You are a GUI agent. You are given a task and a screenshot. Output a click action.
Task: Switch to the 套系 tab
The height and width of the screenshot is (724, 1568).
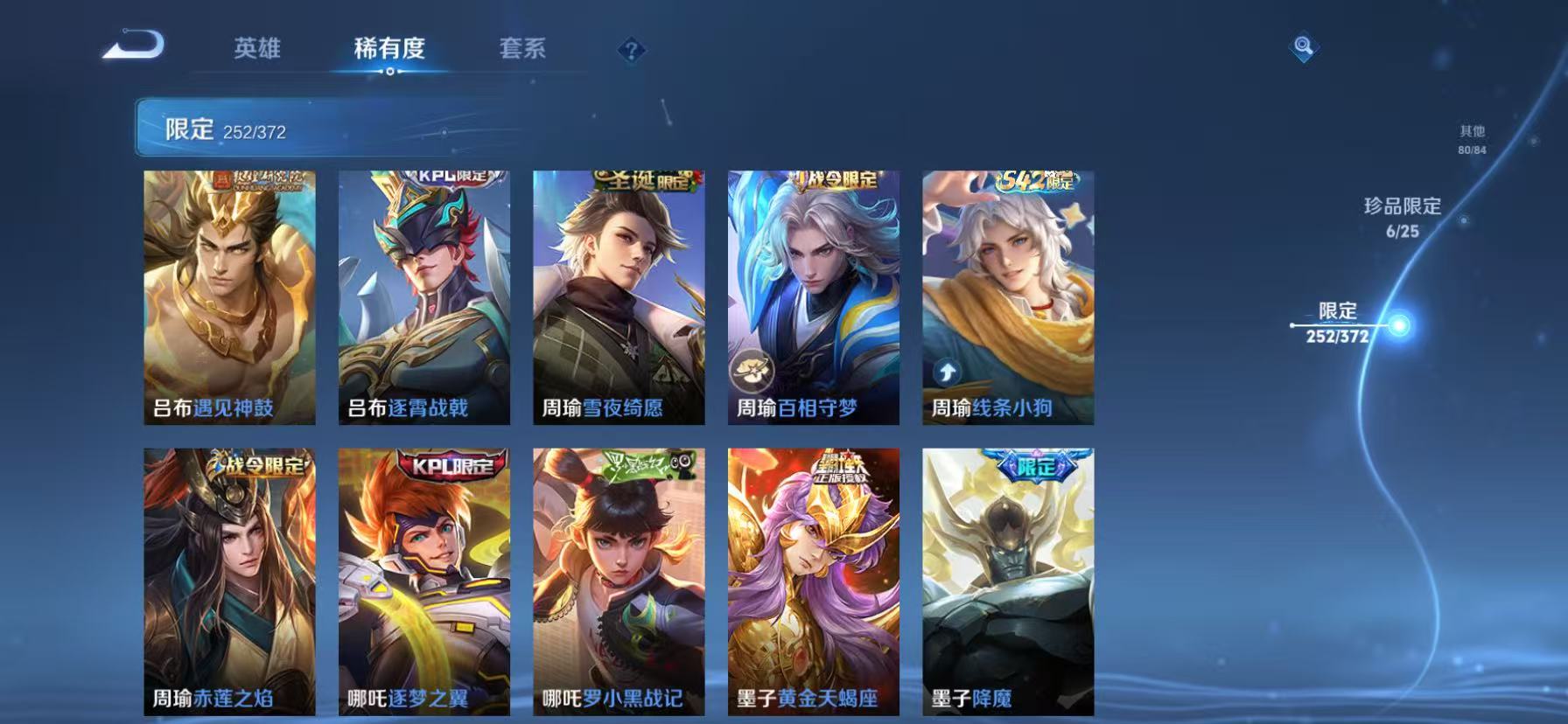pyautogui.click(x=521, y=51)
